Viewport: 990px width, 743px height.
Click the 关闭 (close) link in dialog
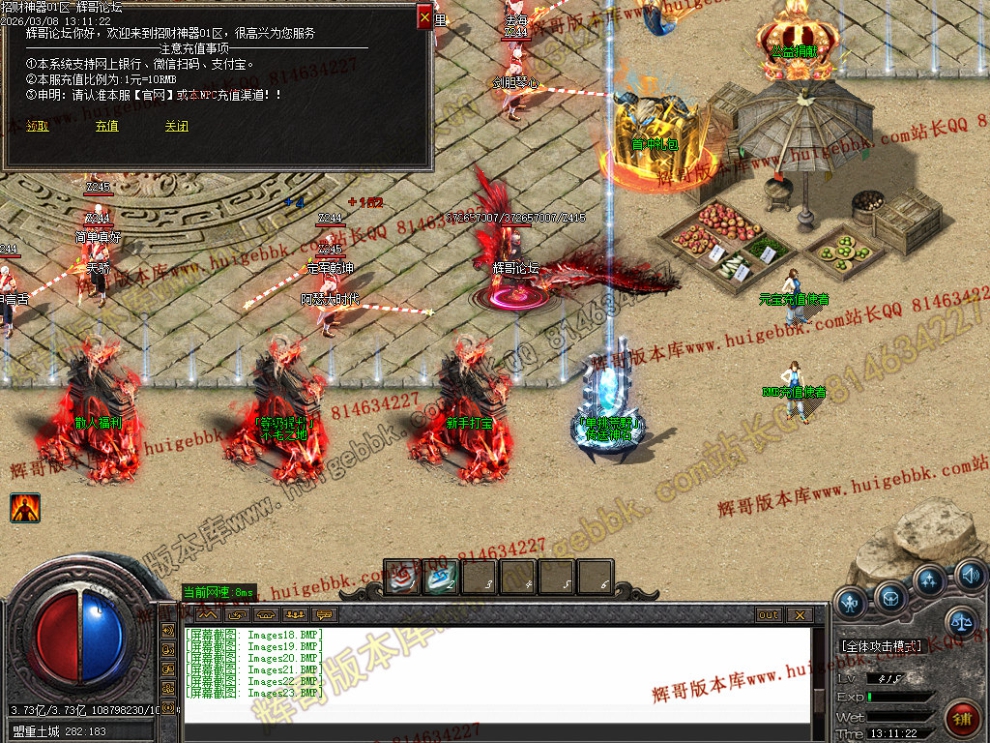pyautogui.click(x=176, y=127)
